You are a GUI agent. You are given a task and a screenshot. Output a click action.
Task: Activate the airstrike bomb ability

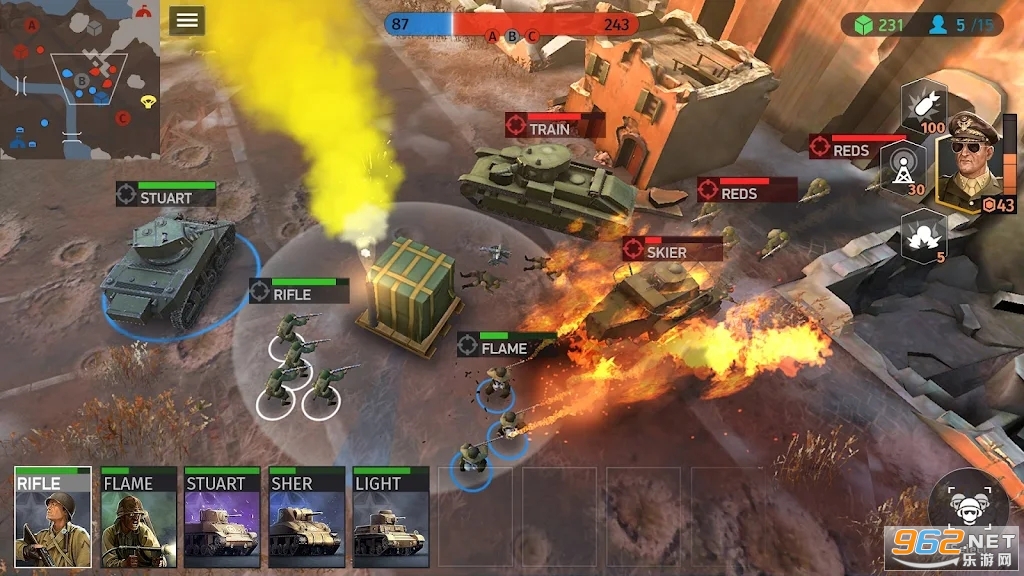[923, 107]
